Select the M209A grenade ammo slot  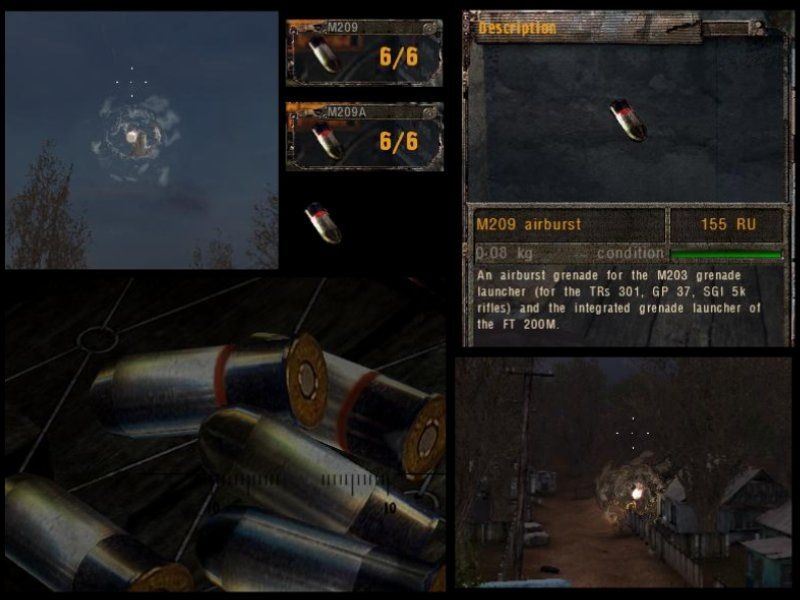(x=364, y=137)
